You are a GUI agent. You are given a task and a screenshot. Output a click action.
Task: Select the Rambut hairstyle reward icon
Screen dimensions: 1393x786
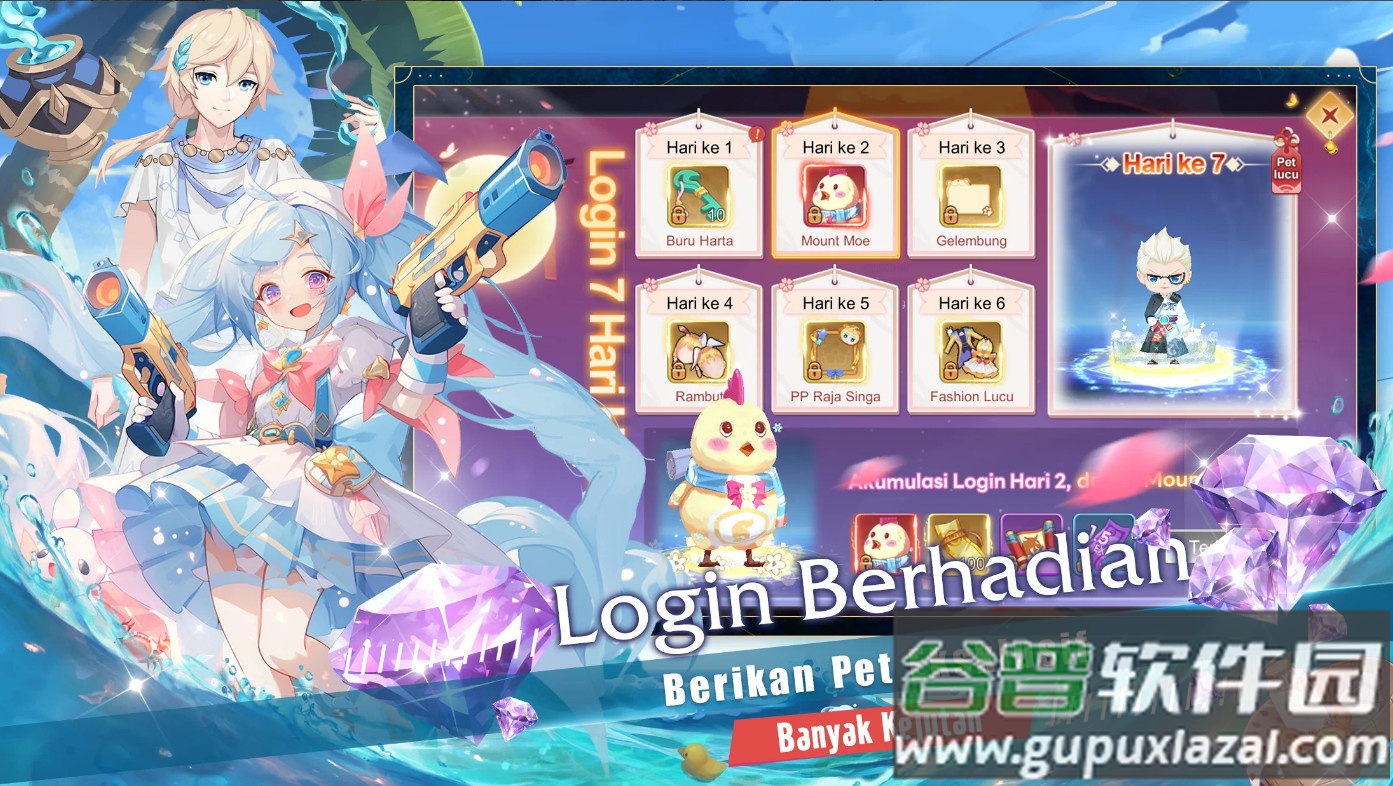tap(698, 350)
